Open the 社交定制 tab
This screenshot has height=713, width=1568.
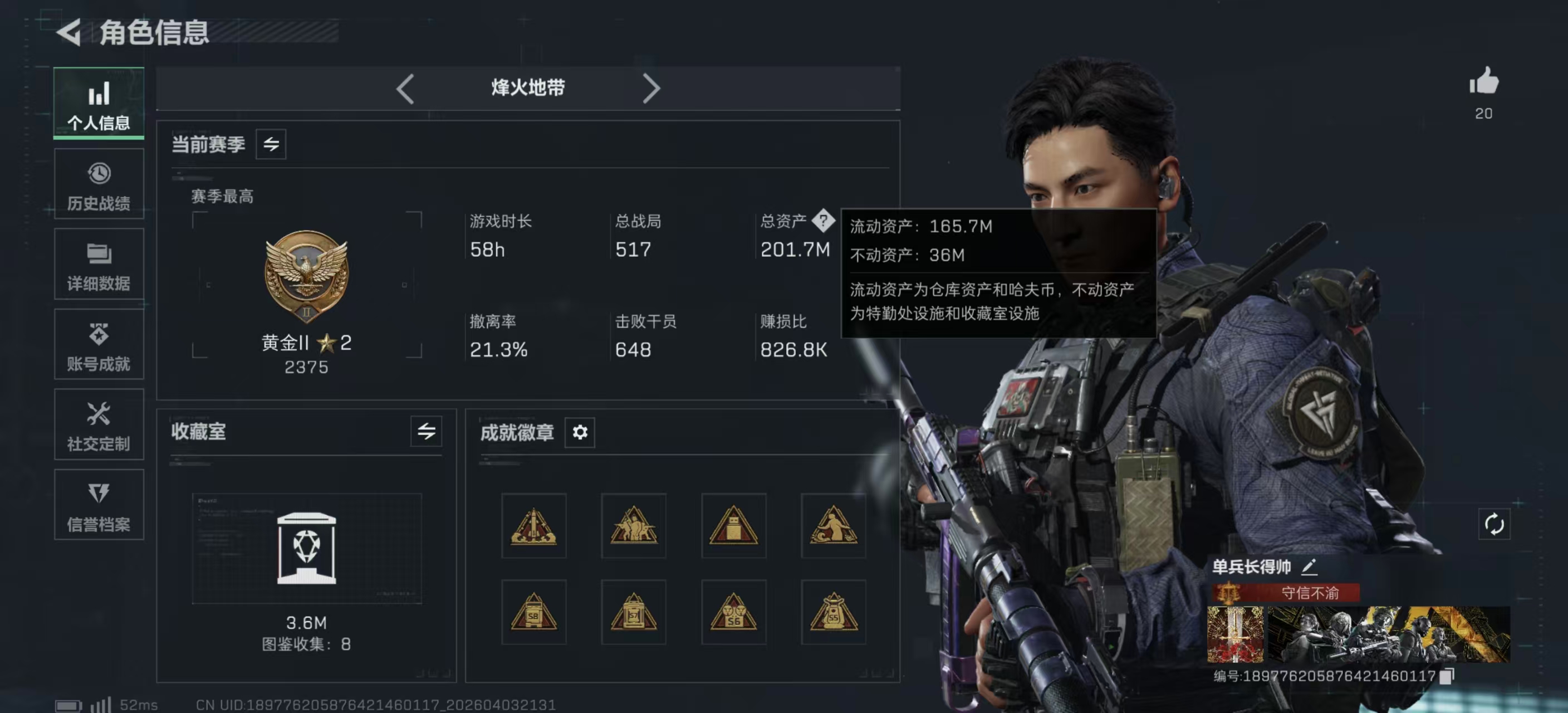99,425
